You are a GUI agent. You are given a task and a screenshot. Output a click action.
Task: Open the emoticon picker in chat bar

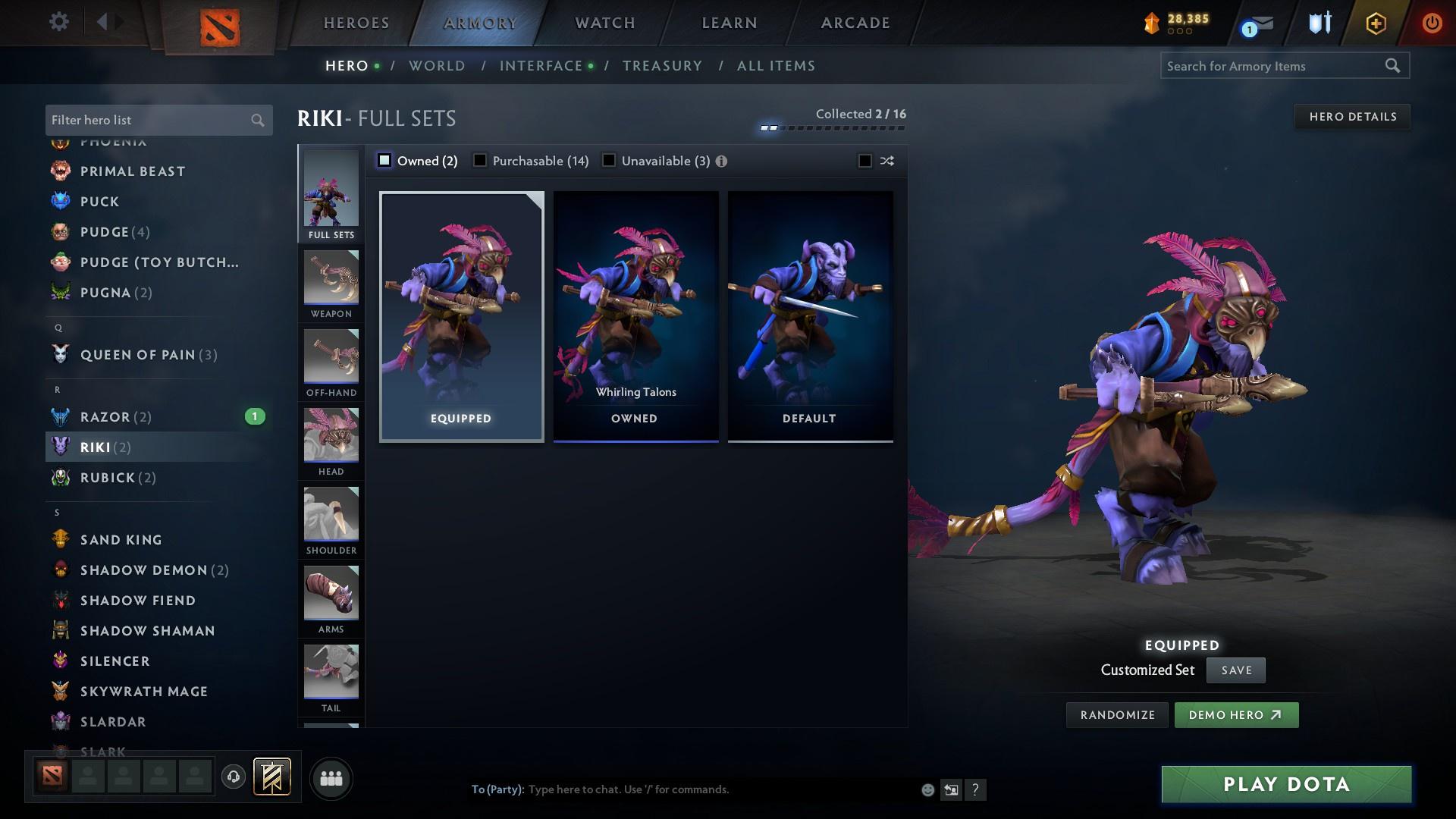coord(927,789)
